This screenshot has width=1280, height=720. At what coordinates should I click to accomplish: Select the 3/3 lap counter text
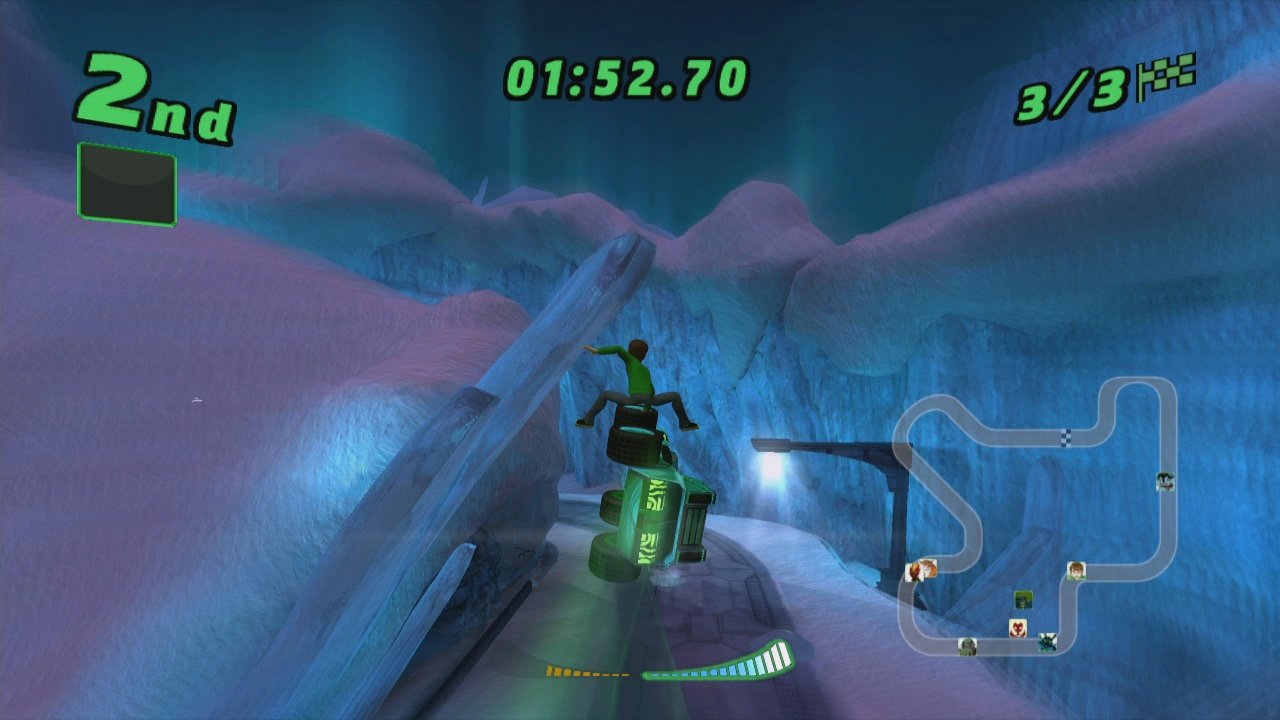[x=1058, y=98]
